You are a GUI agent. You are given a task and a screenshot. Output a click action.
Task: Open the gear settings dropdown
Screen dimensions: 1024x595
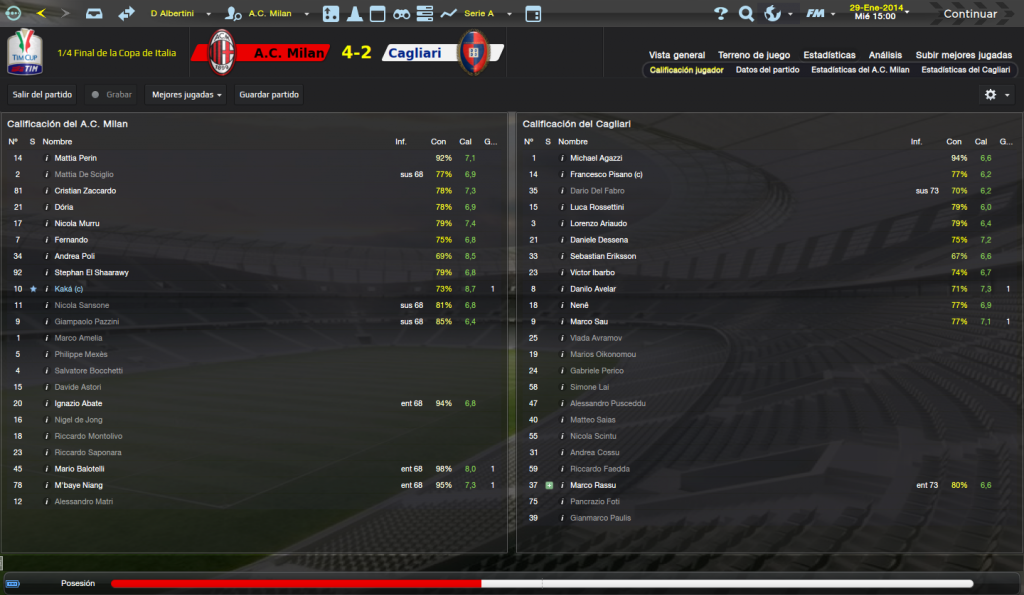point(997,94)
